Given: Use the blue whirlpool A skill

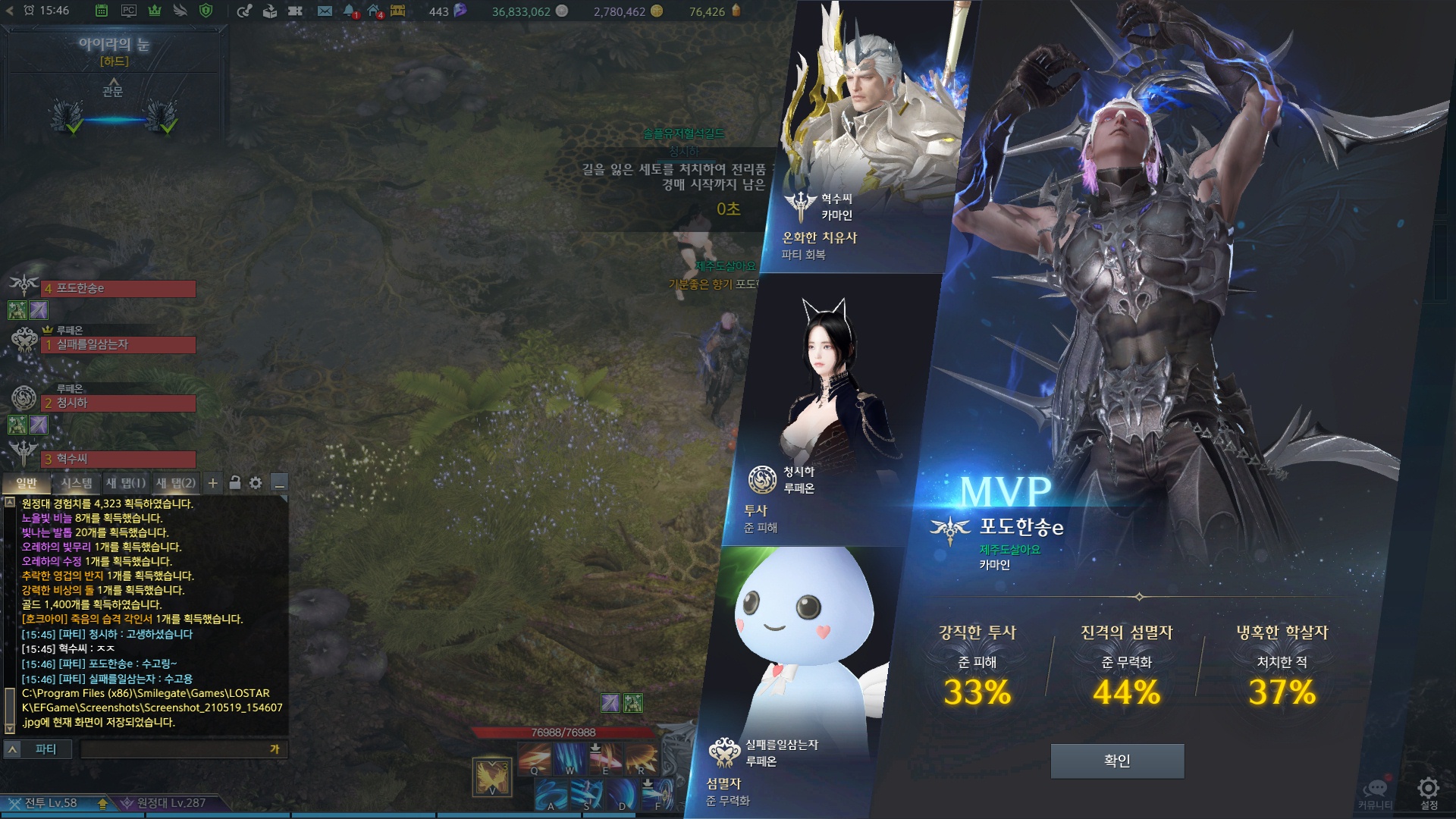Looking at the screenshot, I should click(551, 795).
